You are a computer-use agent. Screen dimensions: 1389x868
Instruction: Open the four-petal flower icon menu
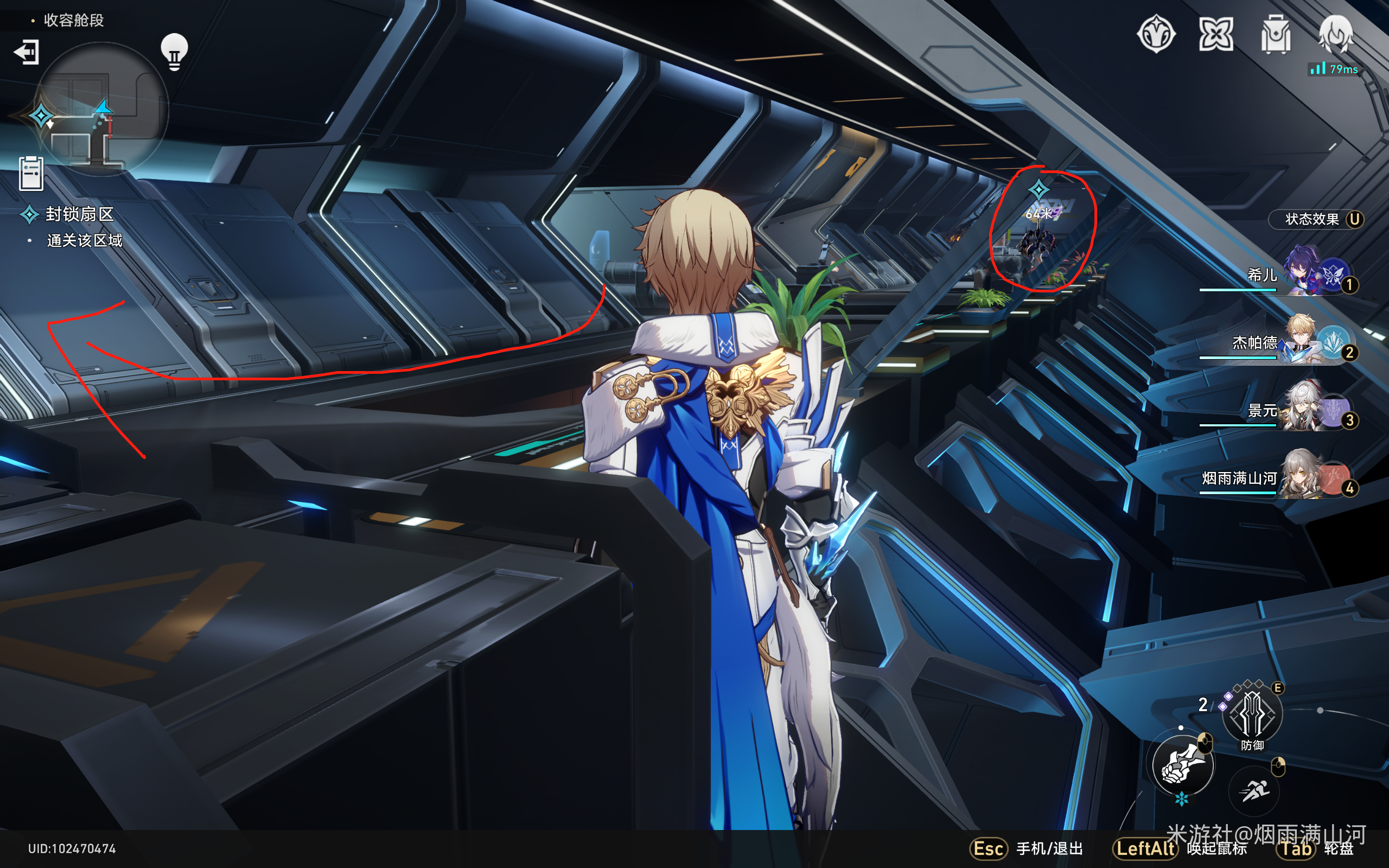[x=1216, y=34]
